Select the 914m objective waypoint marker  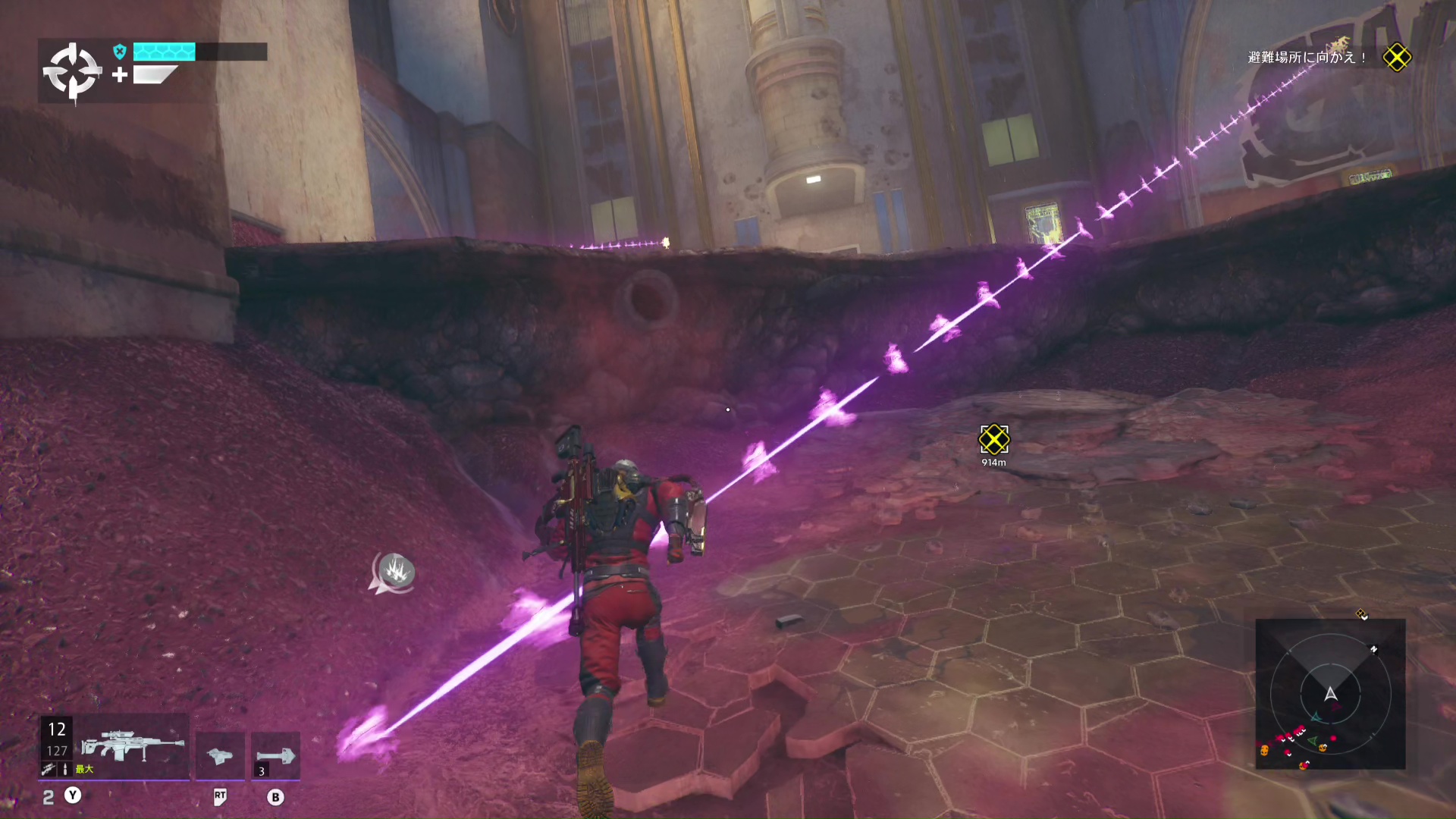993,439
